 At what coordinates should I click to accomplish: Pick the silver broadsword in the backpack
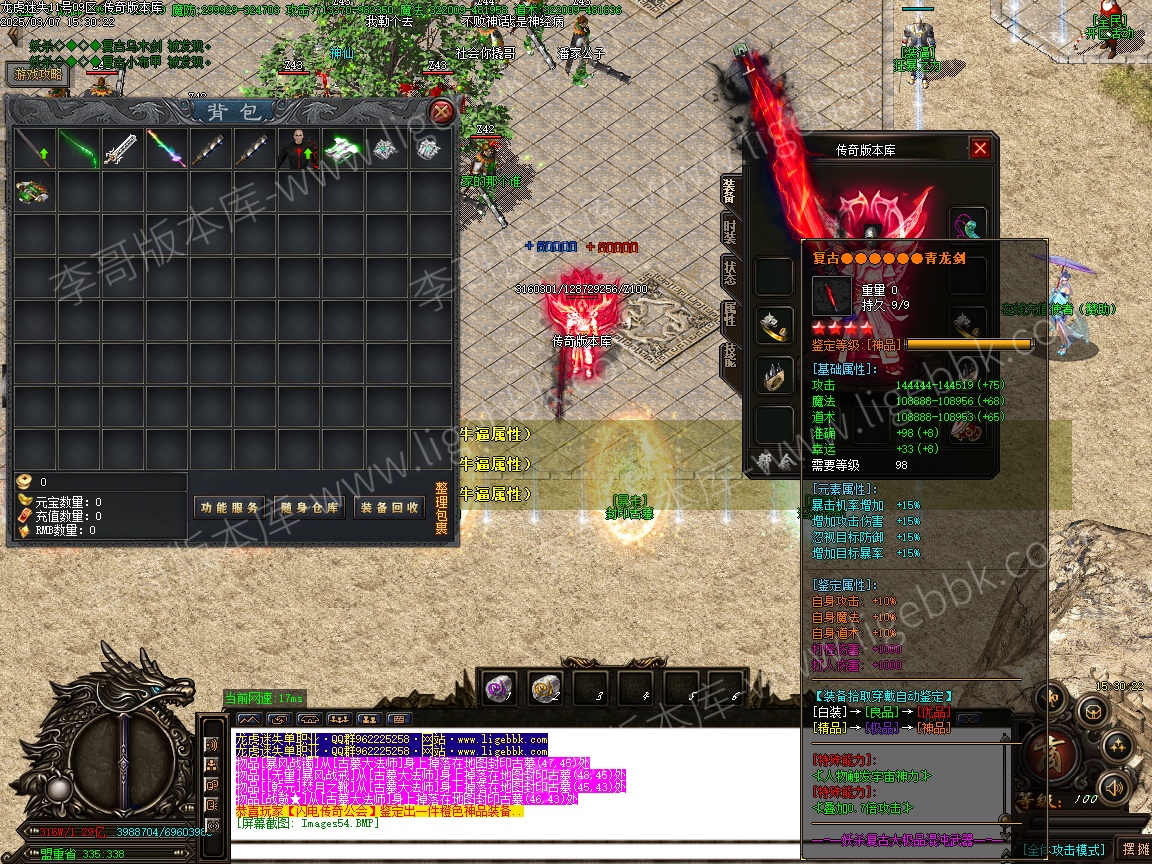pyautogui.click(x=122, y=149)
